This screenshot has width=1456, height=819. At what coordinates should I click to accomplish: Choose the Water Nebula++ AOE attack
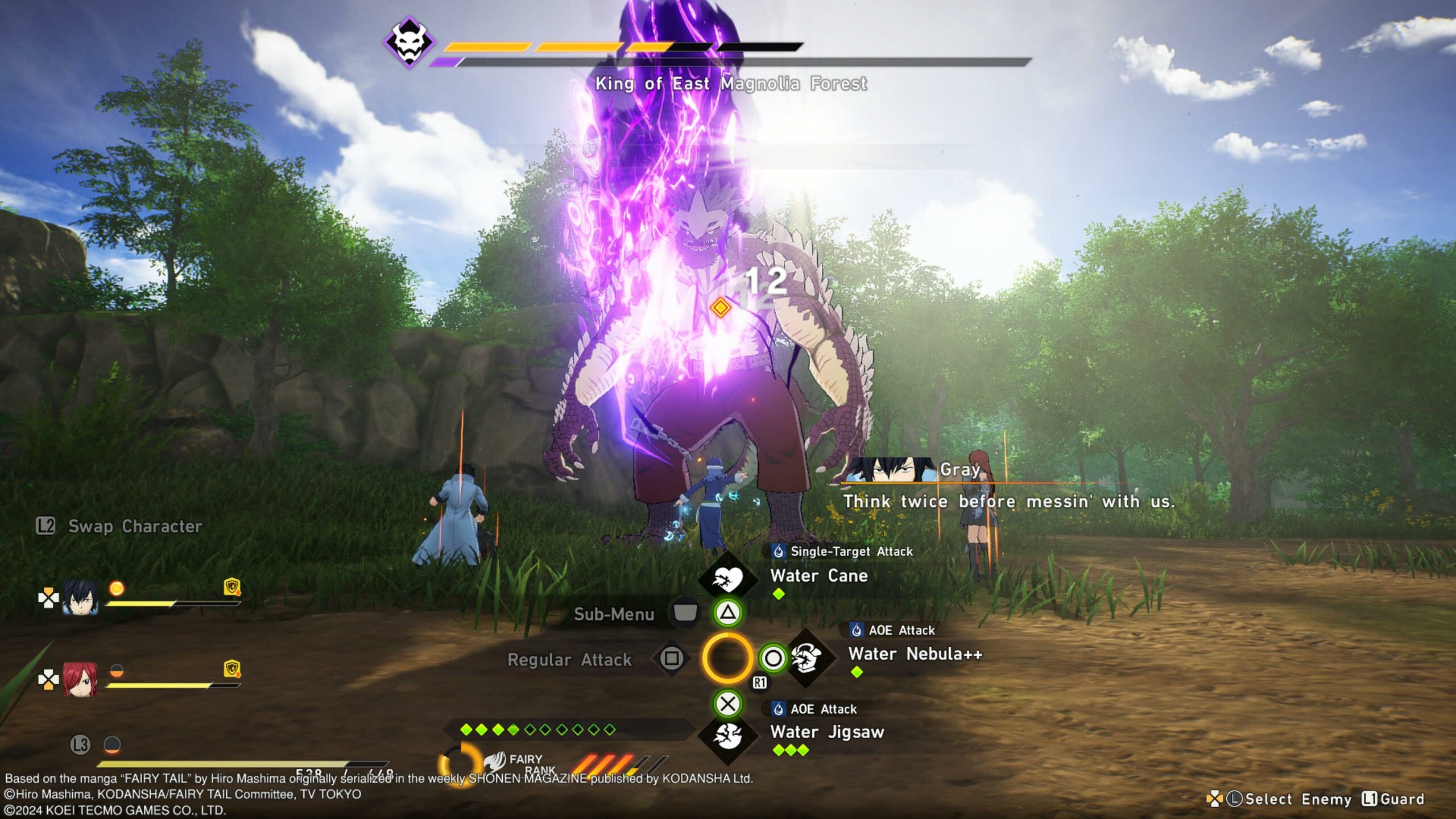[x=915, y=654]
